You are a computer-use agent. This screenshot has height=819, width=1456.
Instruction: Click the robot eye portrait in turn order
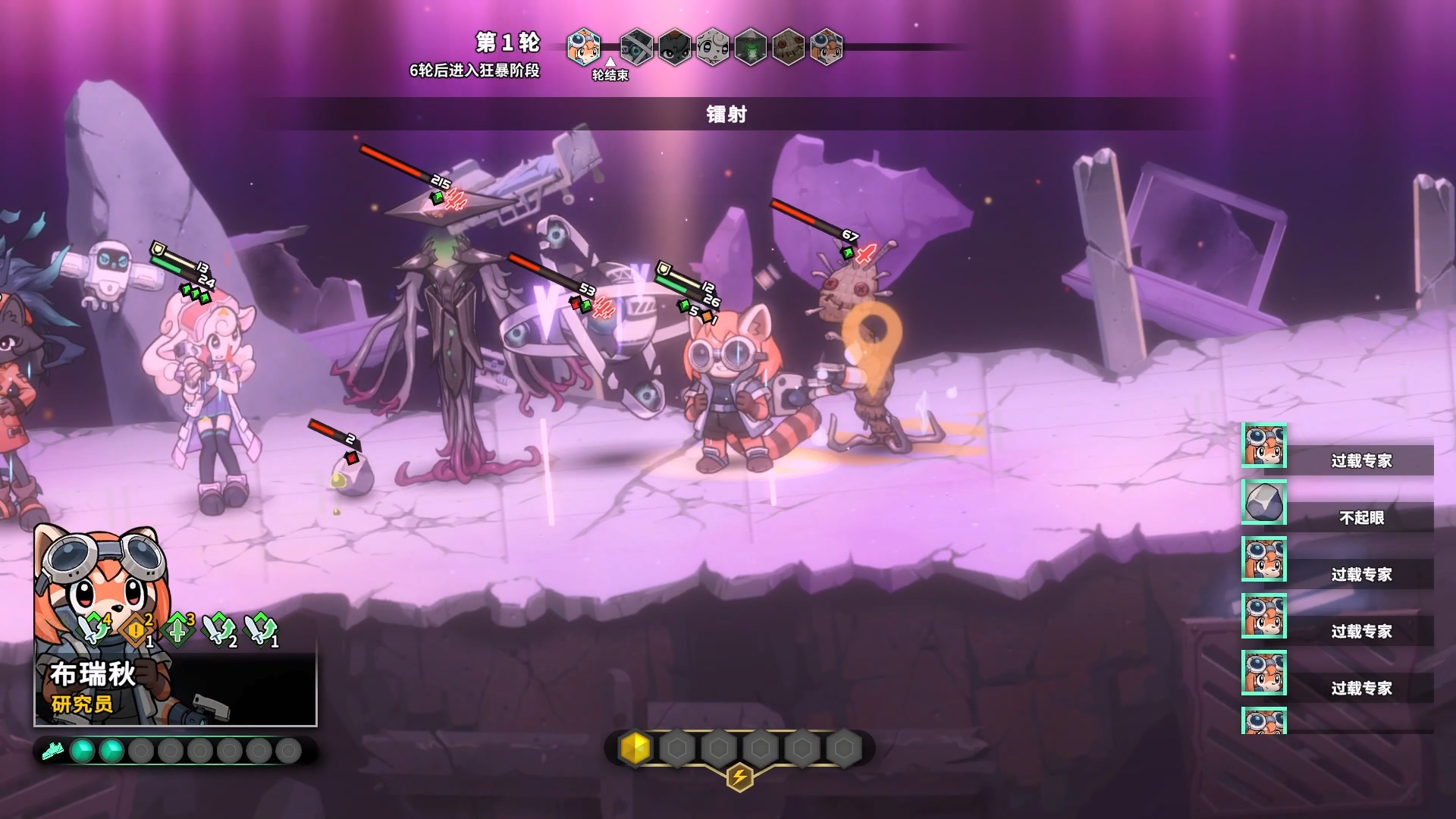[636, 47]
